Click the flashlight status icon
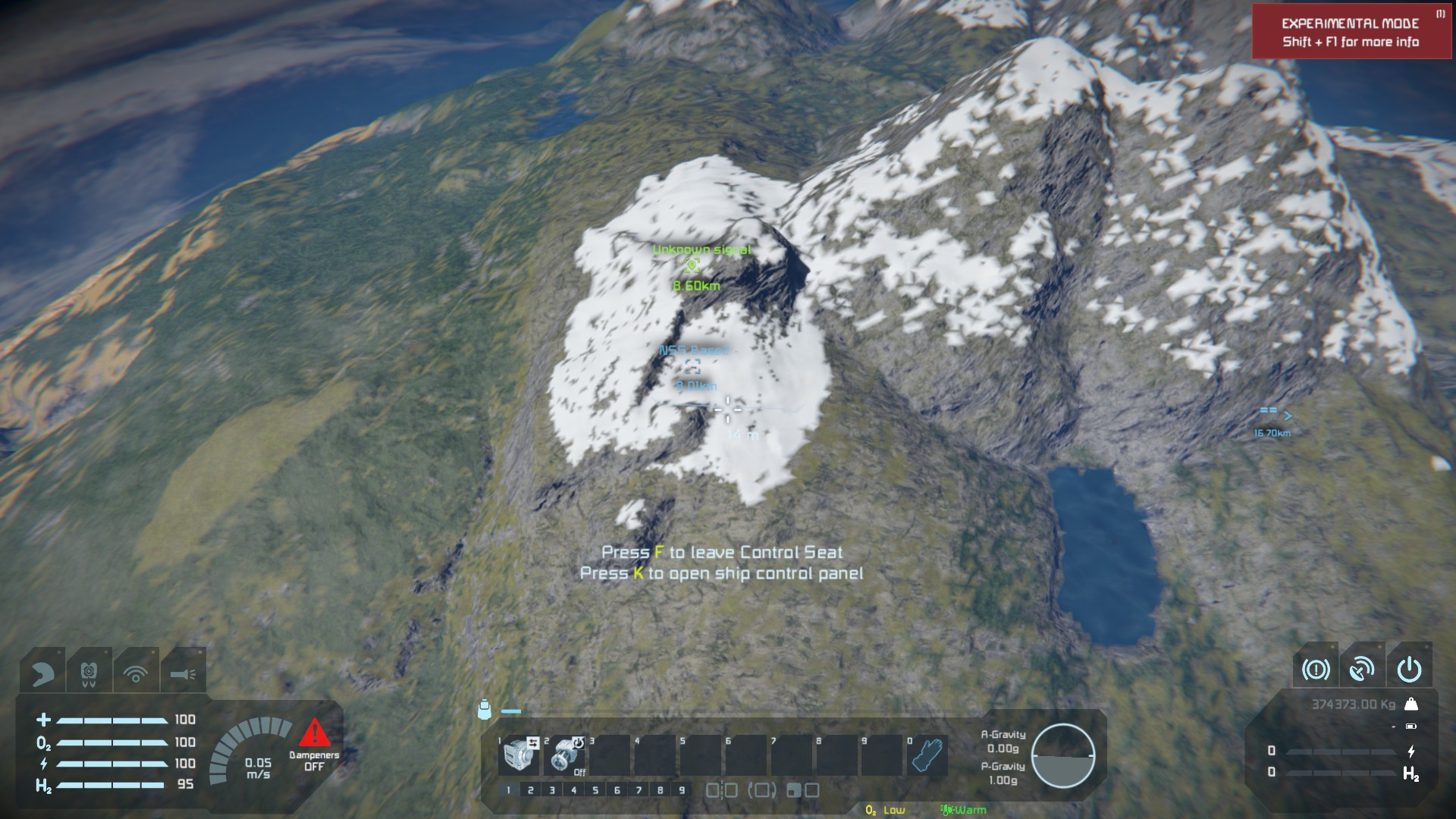This screenshot has height=819, width=1456. tap(183, 673)
